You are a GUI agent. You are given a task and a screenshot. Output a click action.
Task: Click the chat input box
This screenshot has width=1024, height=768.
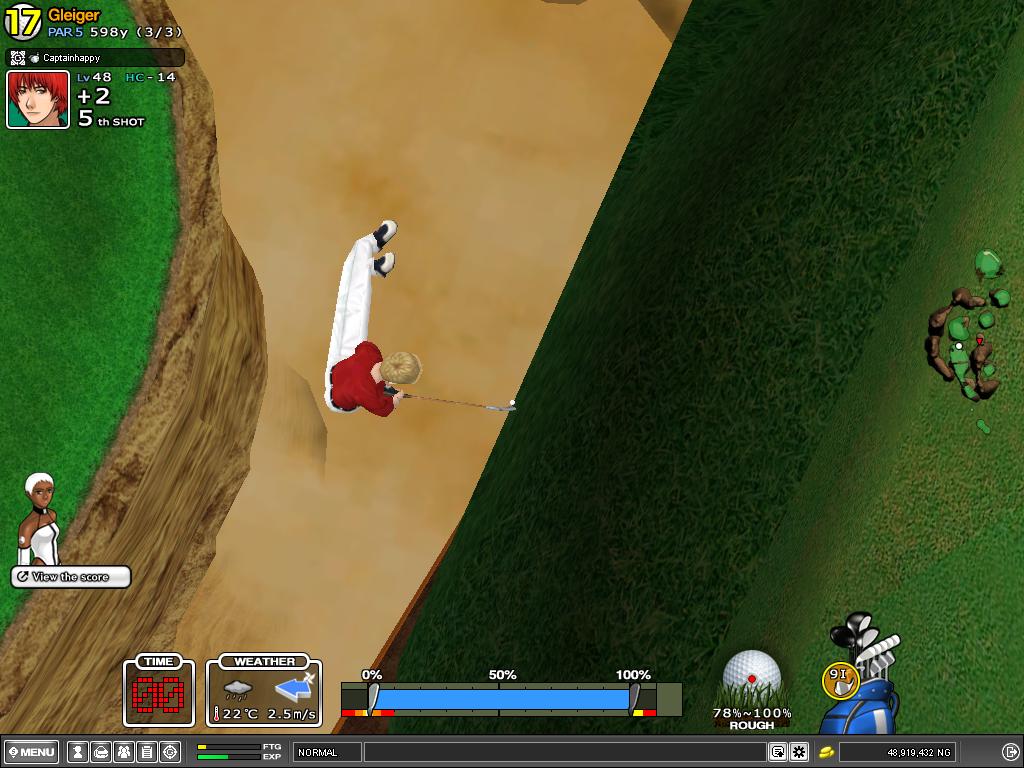(565, 752)
